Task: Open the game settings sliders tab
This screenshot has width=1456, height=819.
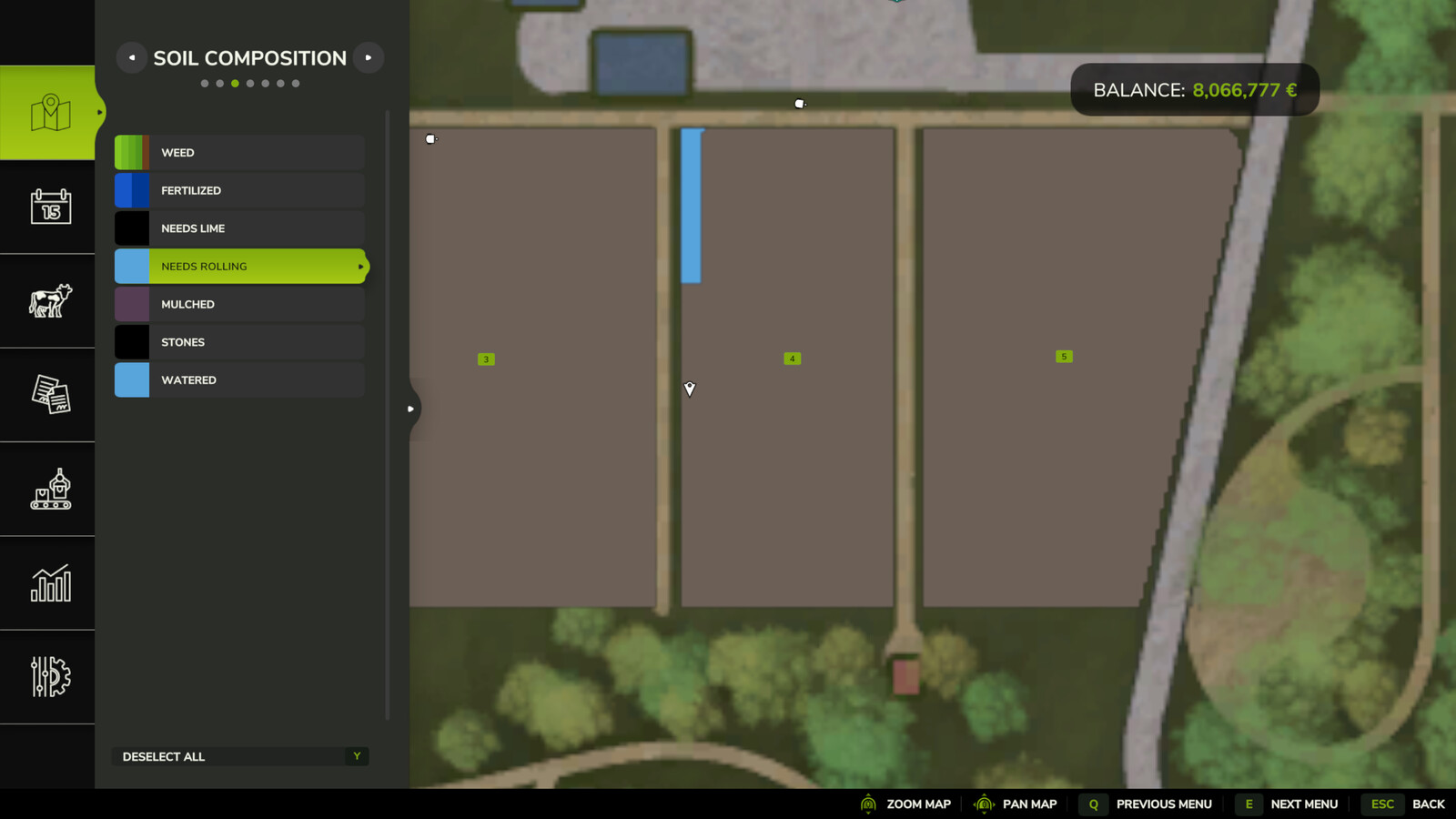Action: coord(50,677)
